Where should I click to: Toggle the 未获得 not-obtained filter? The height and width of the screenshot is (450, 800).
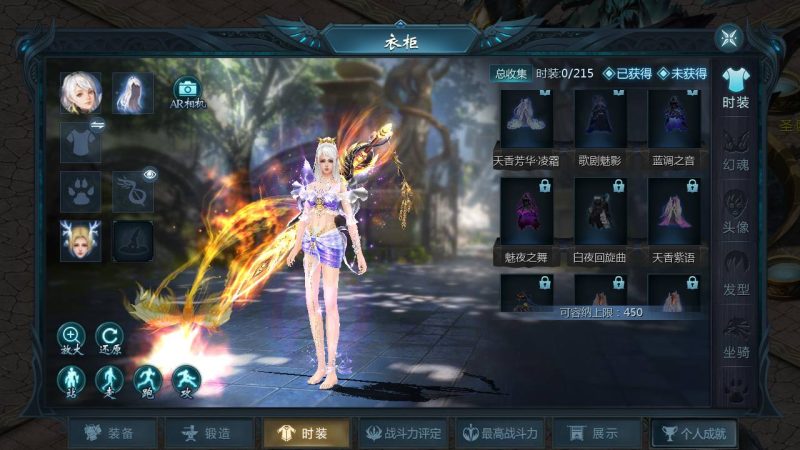point(682,73)
